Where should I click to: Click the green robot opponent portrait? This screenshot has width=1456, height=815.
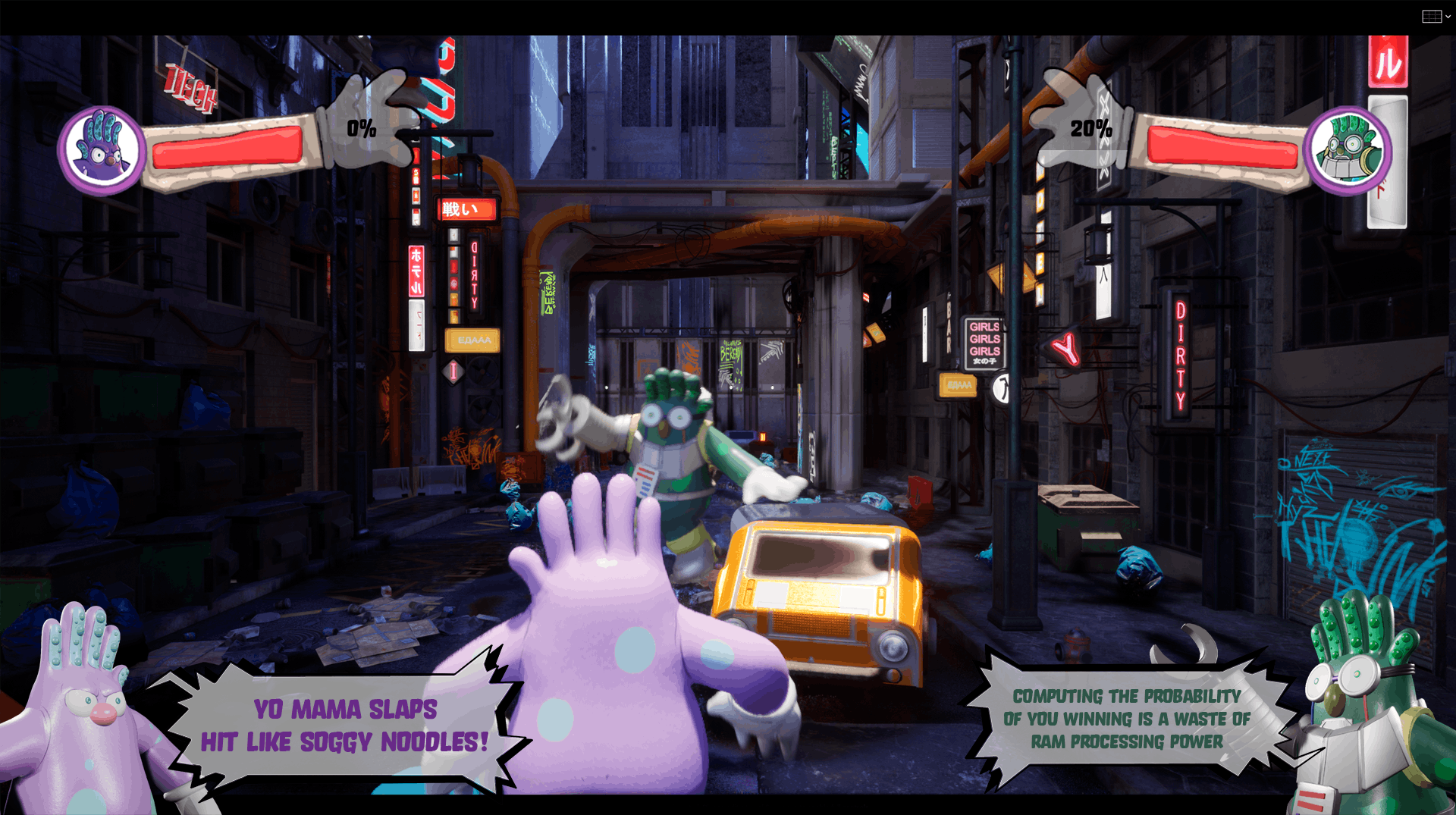click(1348, 150)
